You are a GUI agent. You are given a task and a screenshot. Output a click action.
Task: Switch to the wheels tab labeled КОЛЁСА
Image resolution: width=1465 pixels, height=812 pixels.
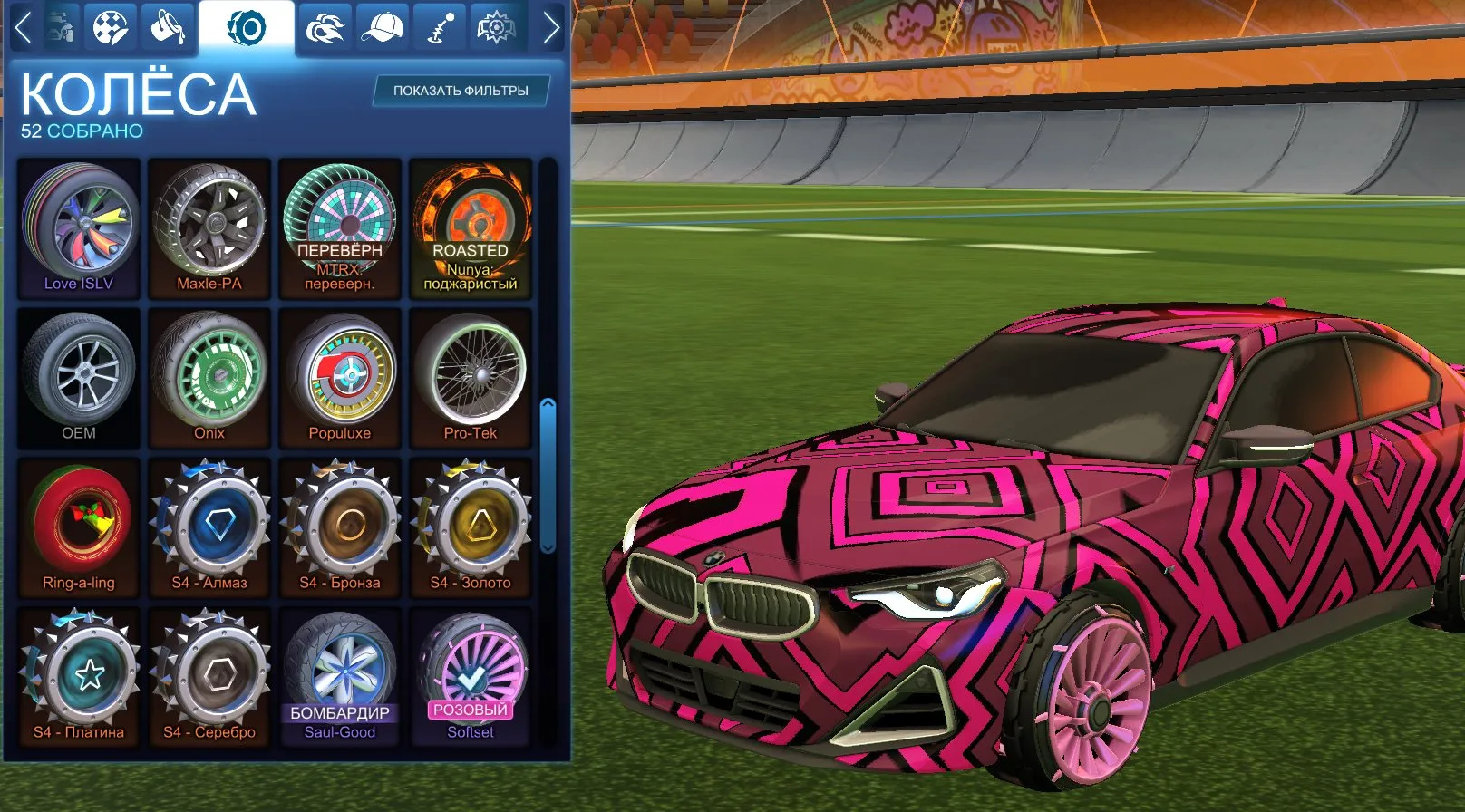coord(136,91)
